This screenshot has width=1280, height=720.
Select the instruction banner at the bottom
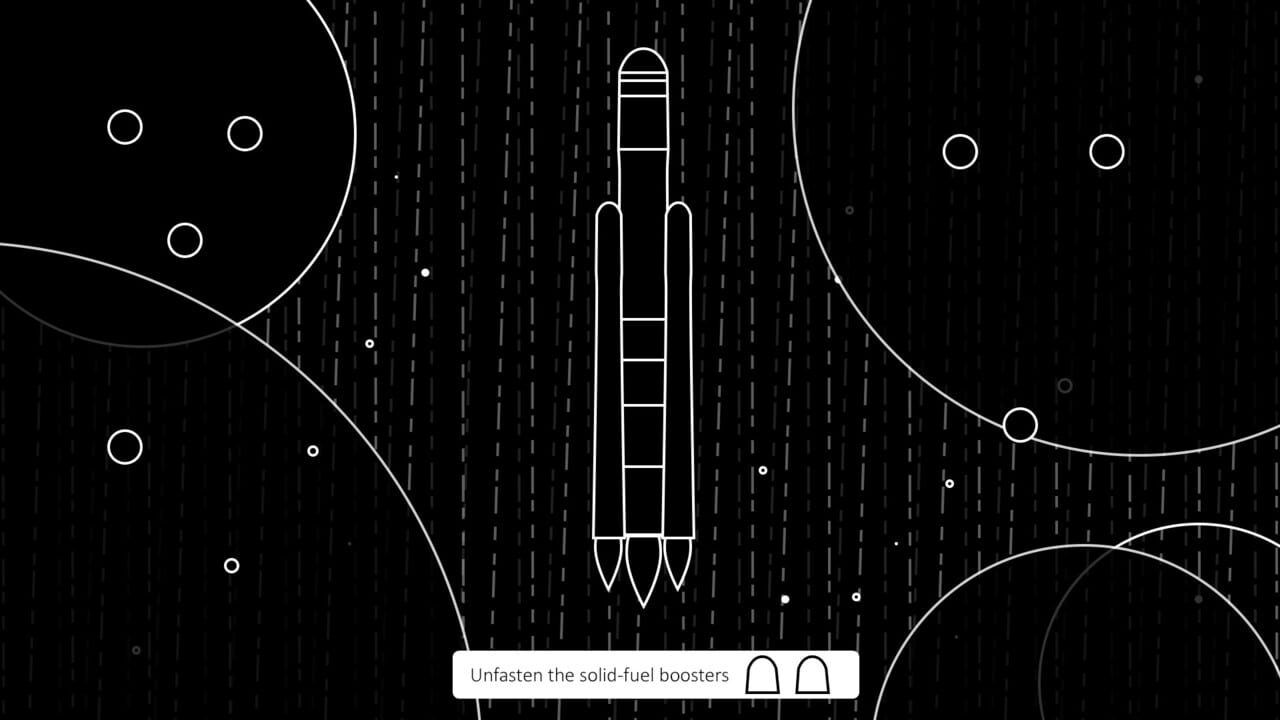[x=657, y=675]
